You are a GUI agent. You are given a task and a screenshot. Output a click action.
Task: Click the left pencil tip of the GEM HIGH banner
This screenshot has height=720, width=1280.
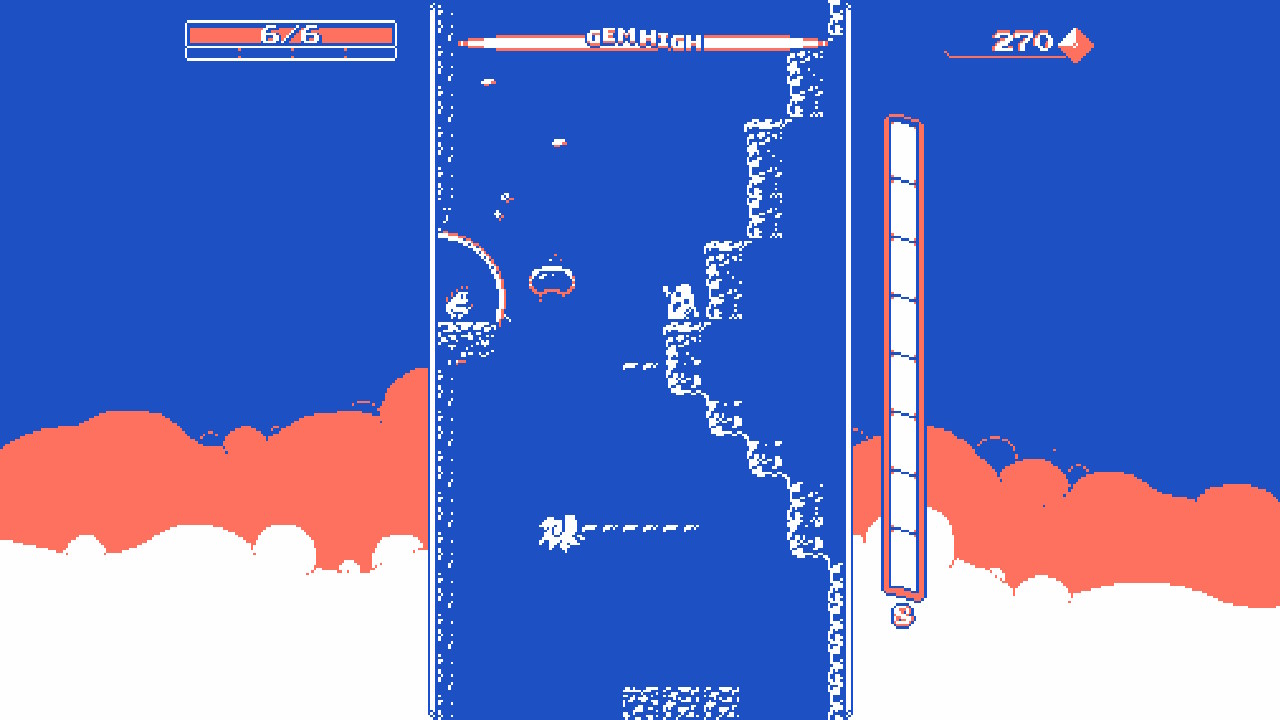click(465, 42)
